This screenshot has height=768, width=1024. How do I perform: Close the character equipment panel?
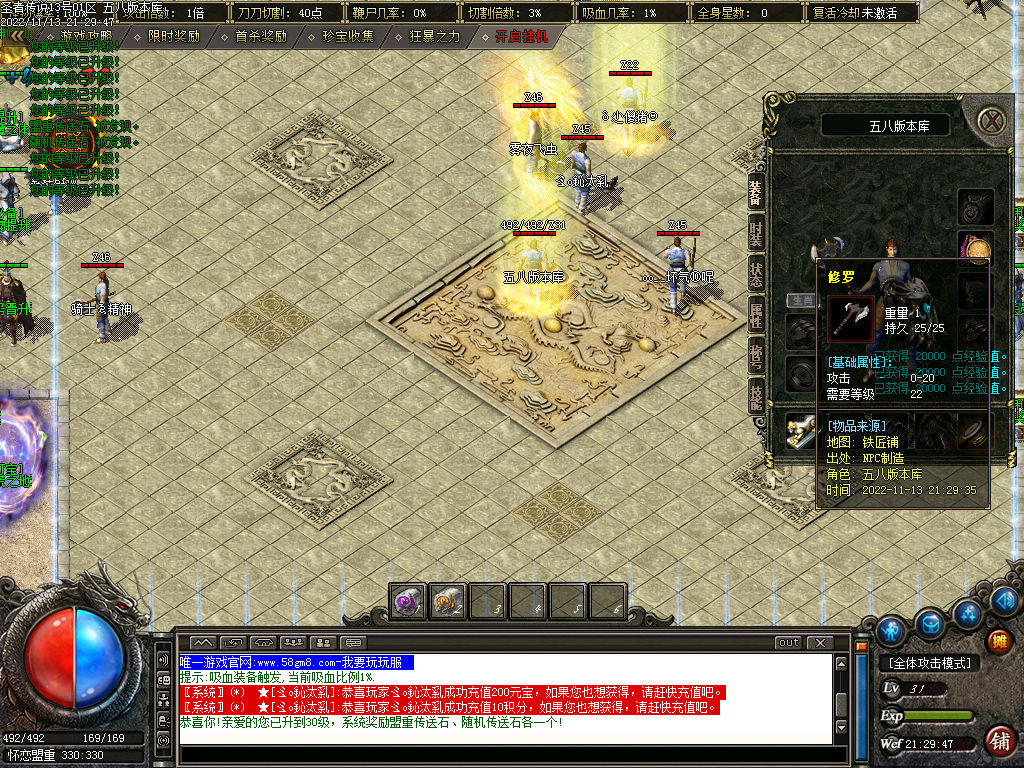991,121
